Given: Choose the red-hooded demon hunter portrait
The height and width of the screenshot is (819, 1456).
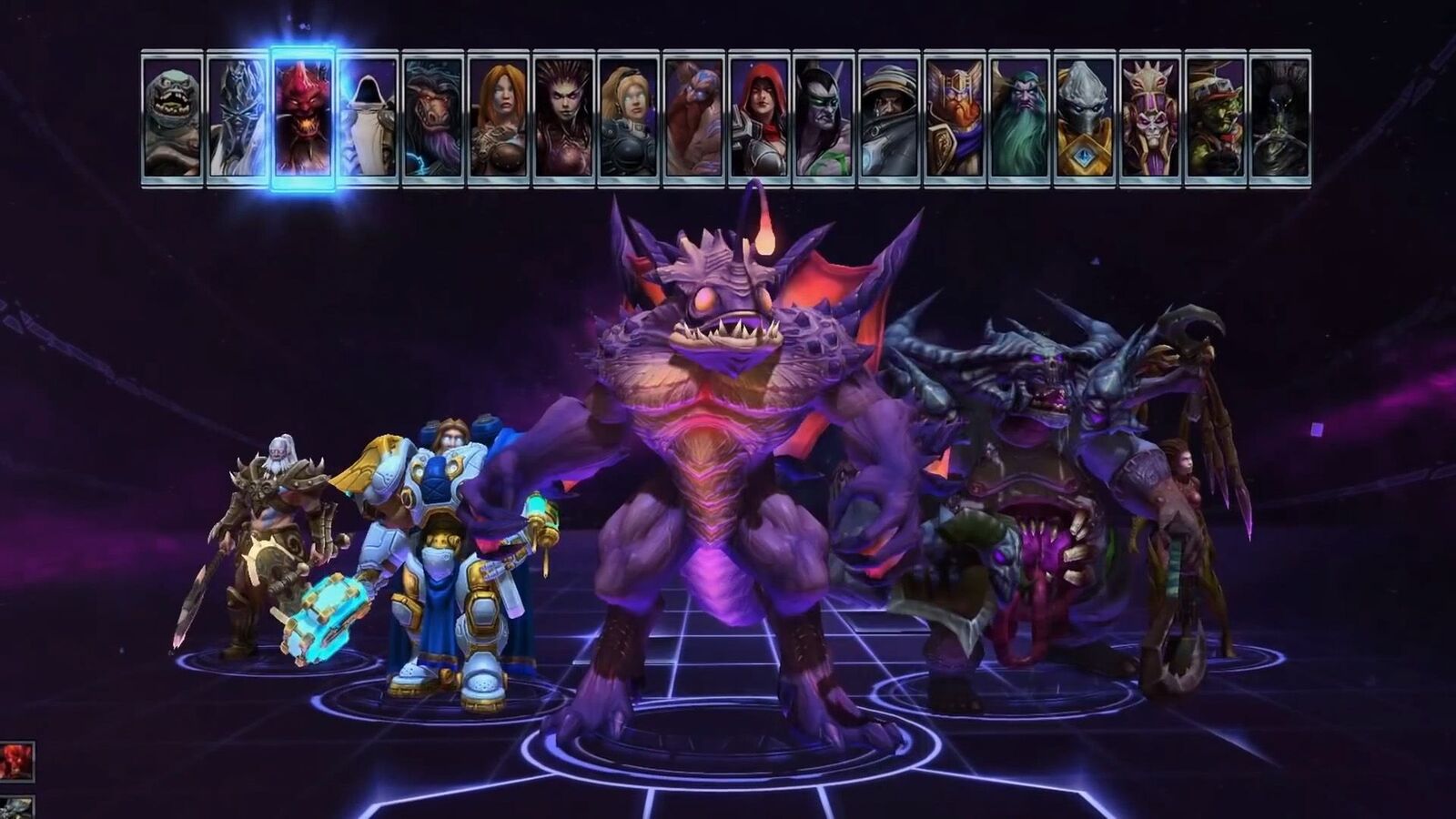Looking at the screenshot, I should pos(760,118).
